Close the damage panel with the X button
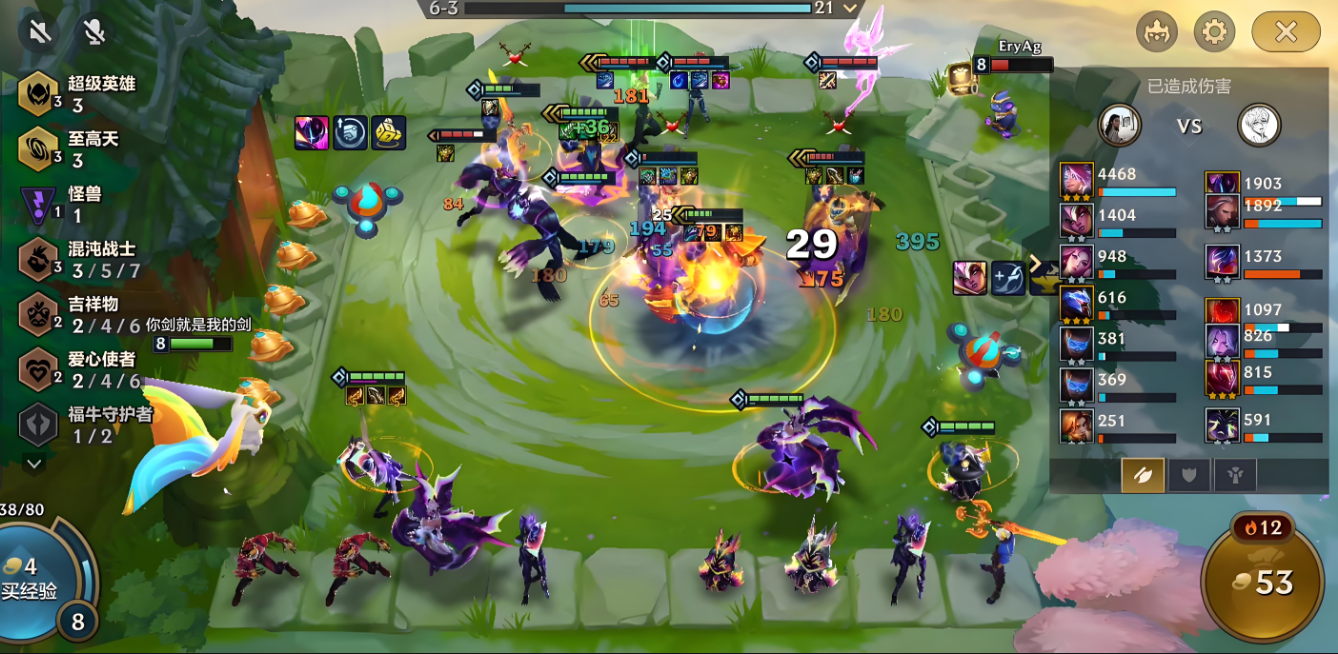1338x654 pixels. pos(1285,32)
